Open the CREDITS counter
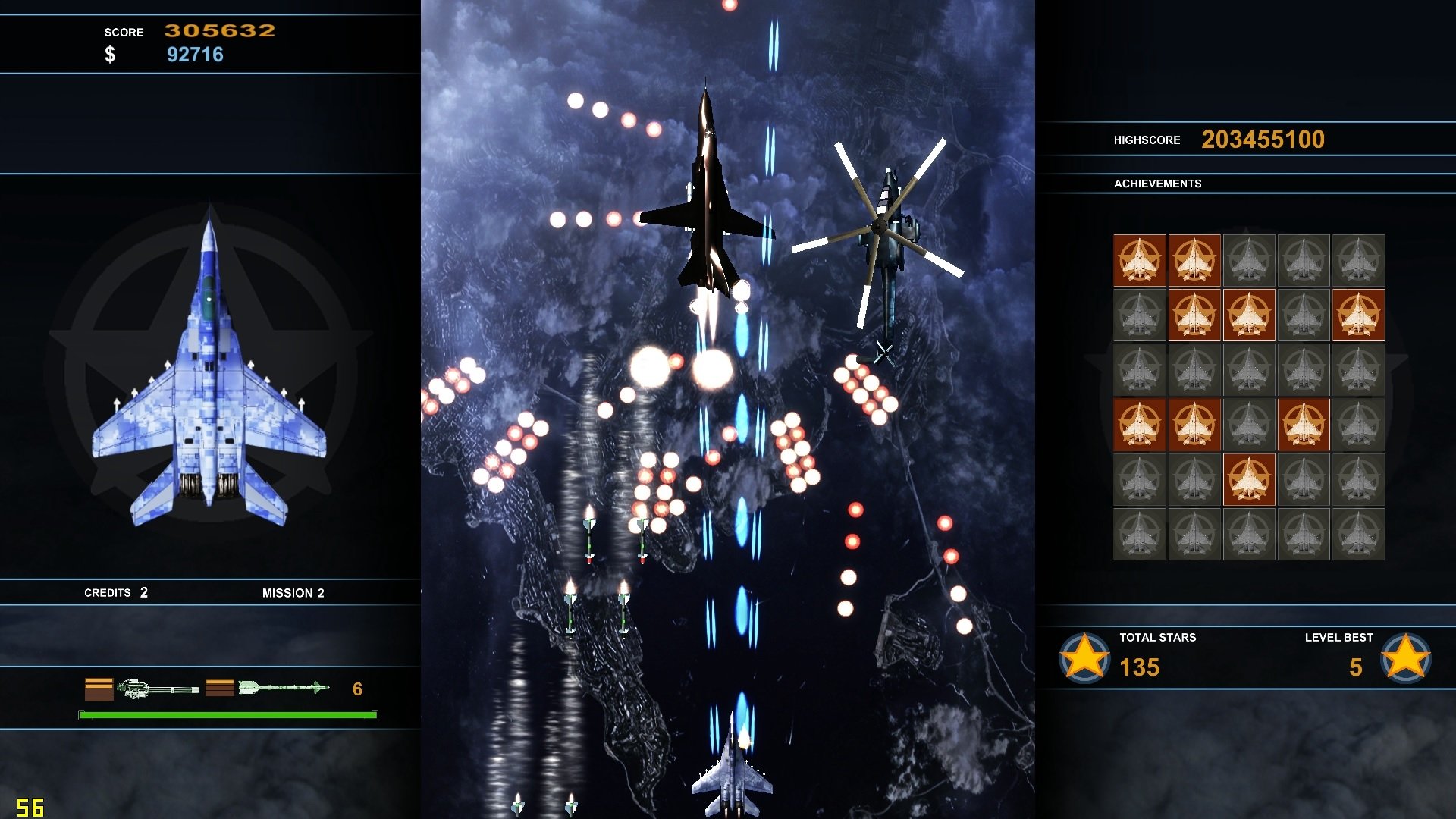This screenshot has width=1456, height=819. click(x=115, y=592)
